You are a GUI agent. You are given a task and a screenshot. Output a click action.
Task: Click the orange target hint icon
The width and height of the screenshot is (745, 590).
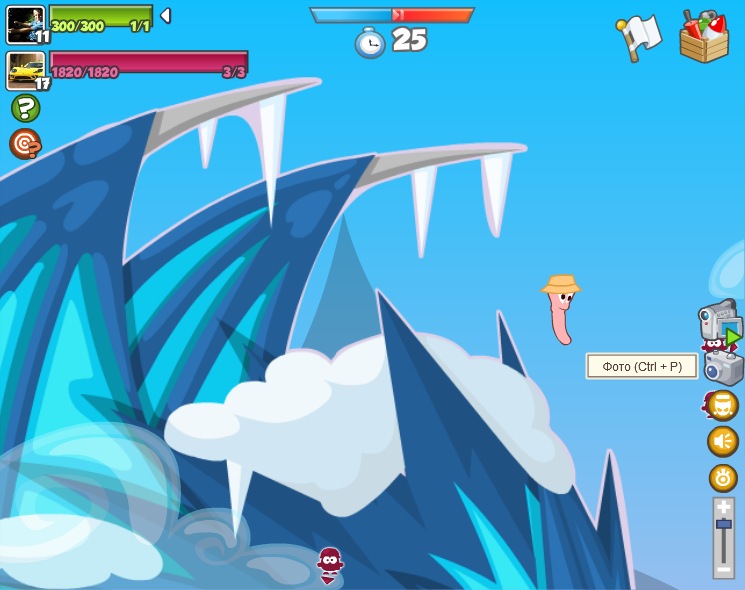pyautogui.click(x=25, y=144)
